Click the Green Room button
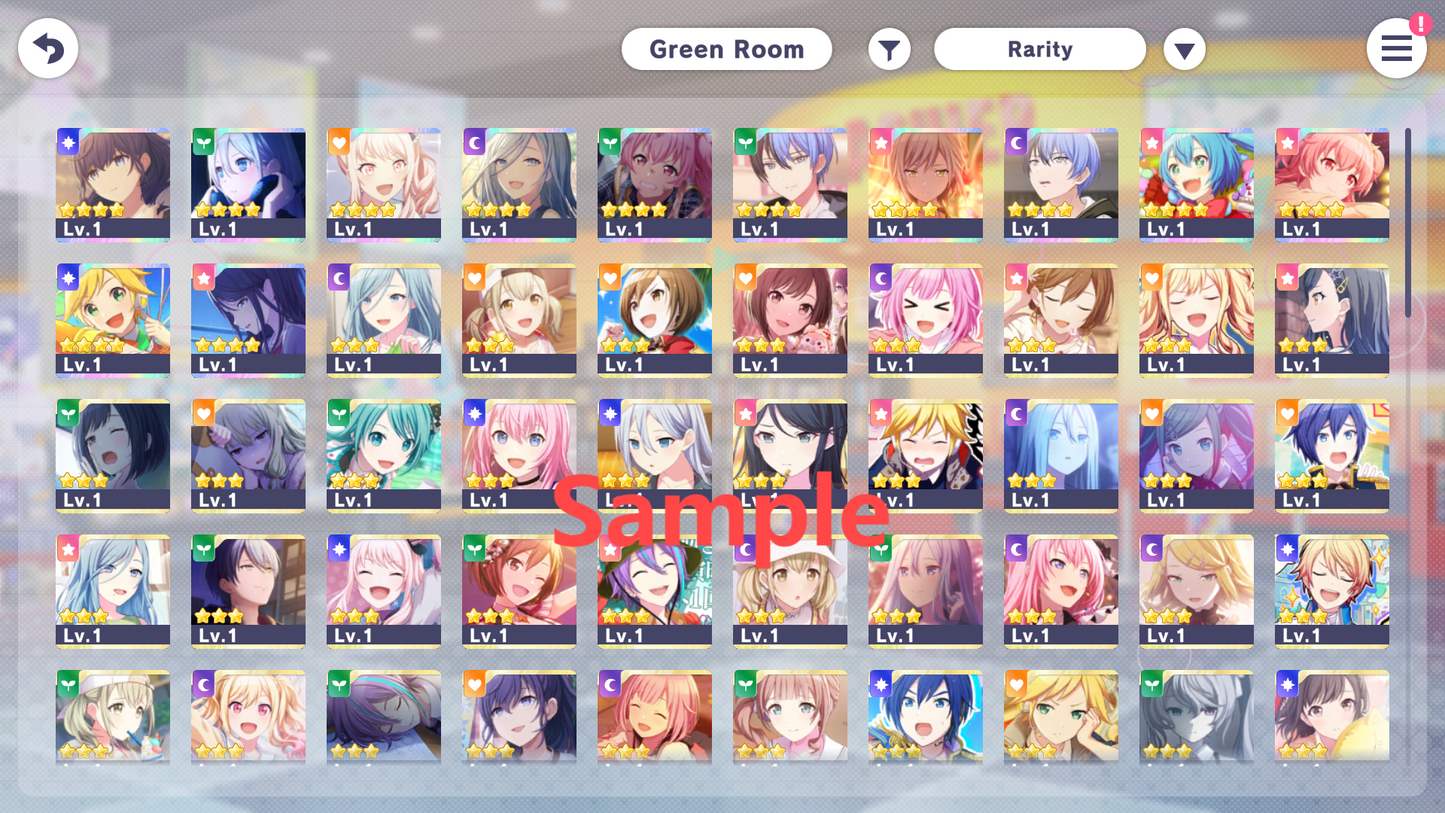1445x813 pixels. pyautogui.click(x=727, y=48)
